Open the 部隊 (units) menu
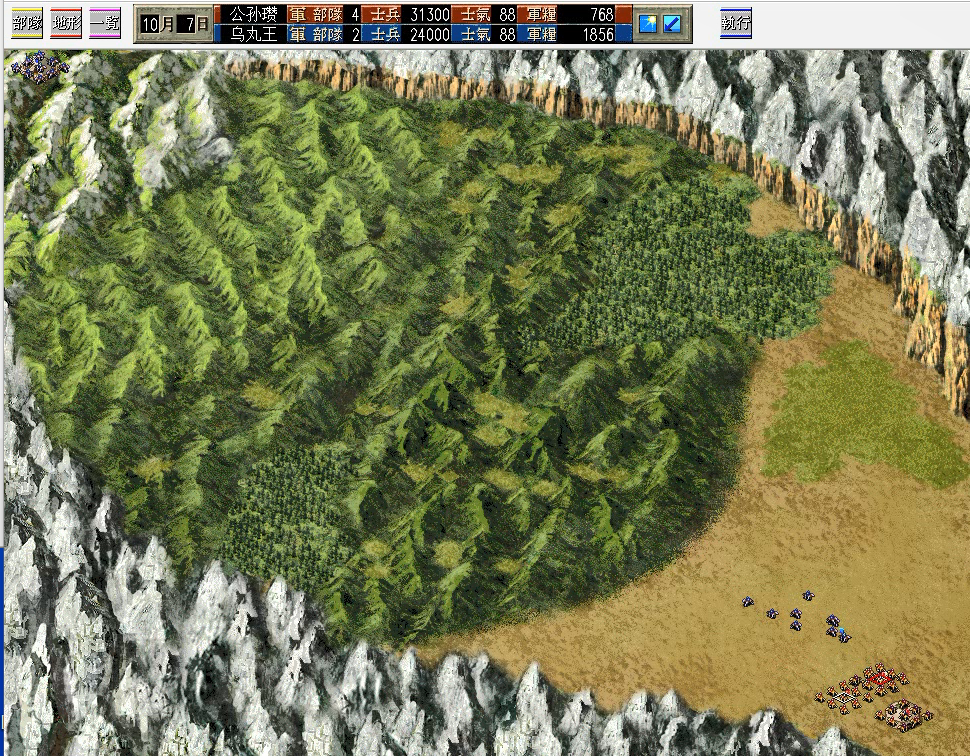Viewport: 970px width, 756px height. click(x=27, y=22)
